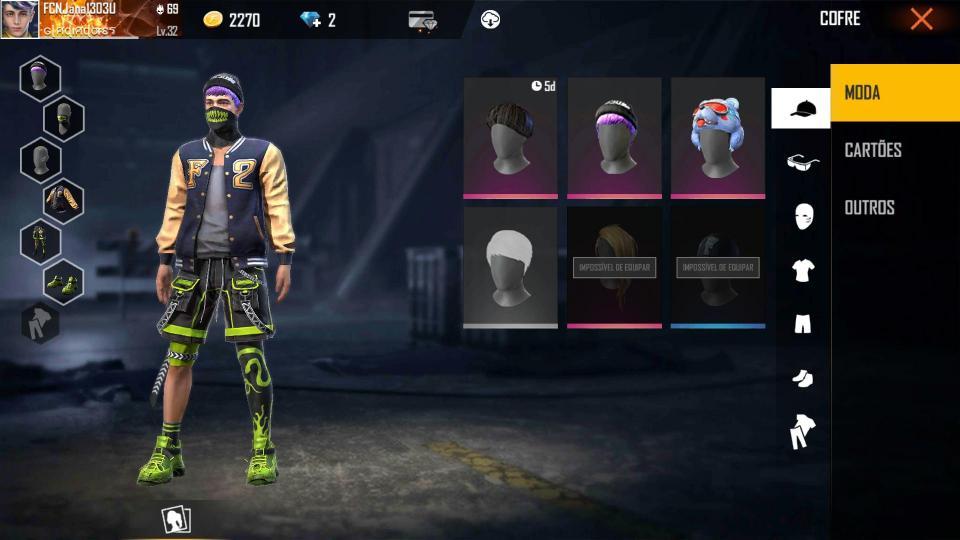Select the equipped green sneakers slot

coord(63,282)
